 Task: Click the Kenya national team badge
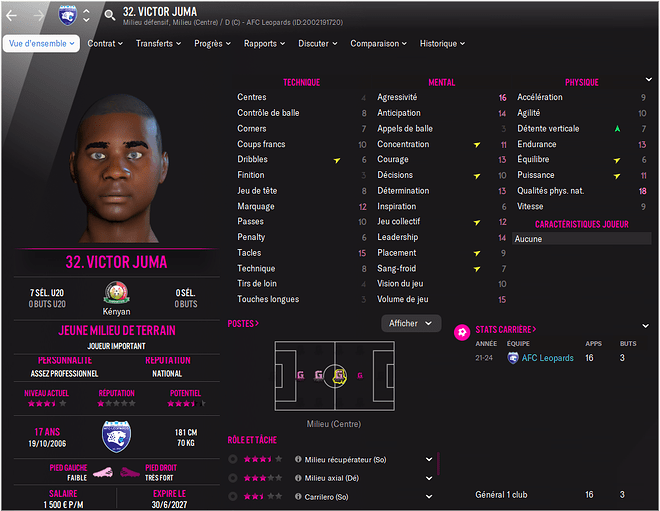click(116, 293)
